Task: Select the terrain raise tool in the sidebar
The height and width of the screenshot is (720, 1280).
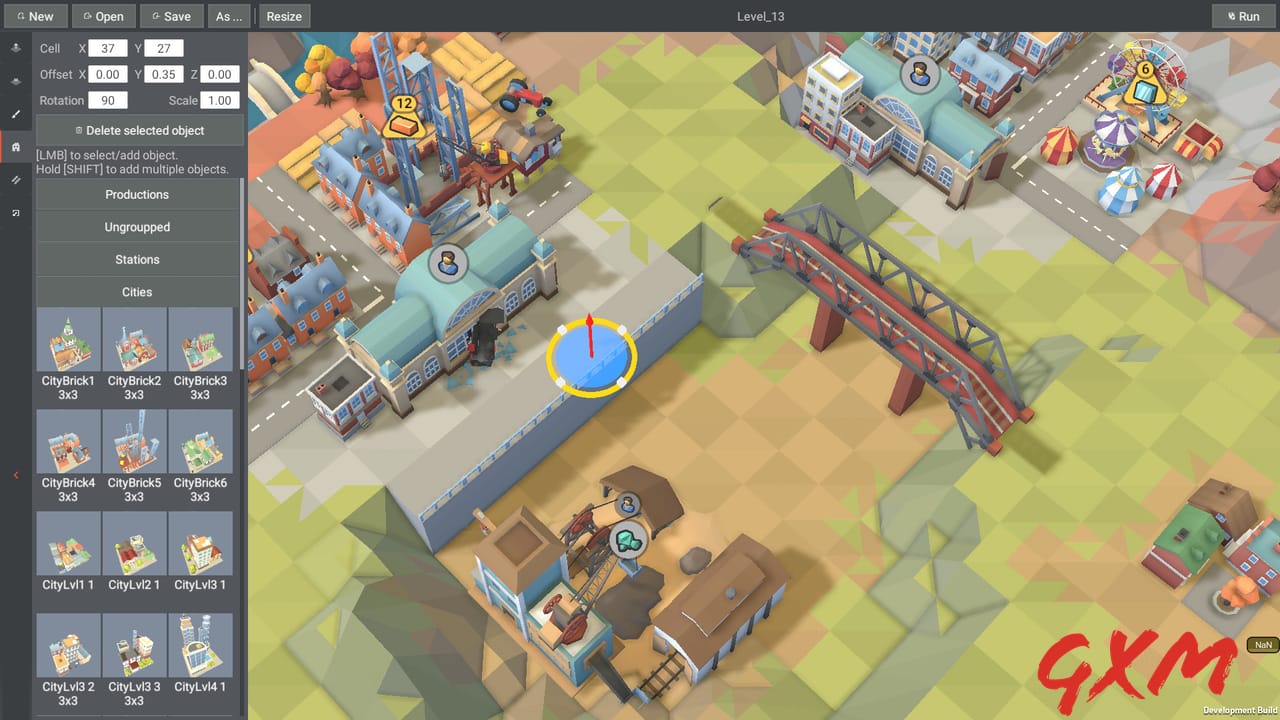Action: tap(15, 47)
